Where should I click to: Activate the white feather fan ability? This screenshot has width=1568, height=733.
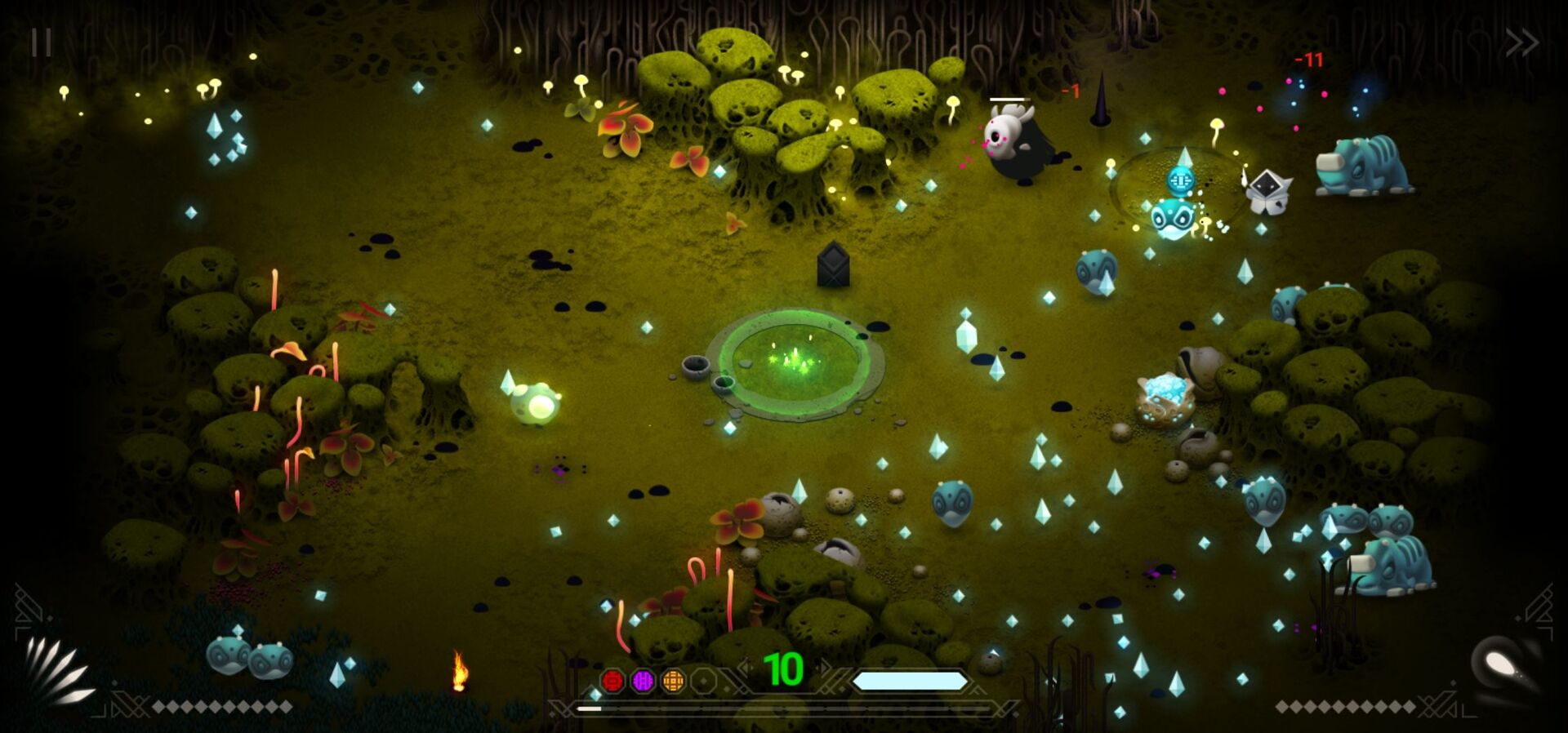coord(57,671)
